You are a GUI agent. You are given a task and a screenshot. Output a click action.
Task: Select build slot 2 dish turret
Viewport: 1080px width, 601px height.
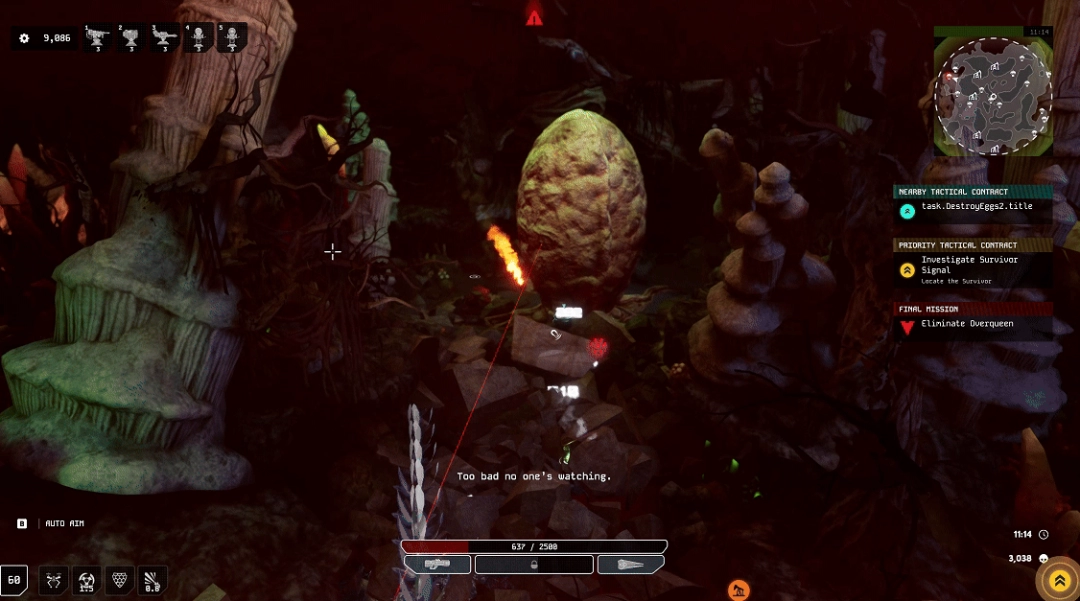[x=131, y=39]
